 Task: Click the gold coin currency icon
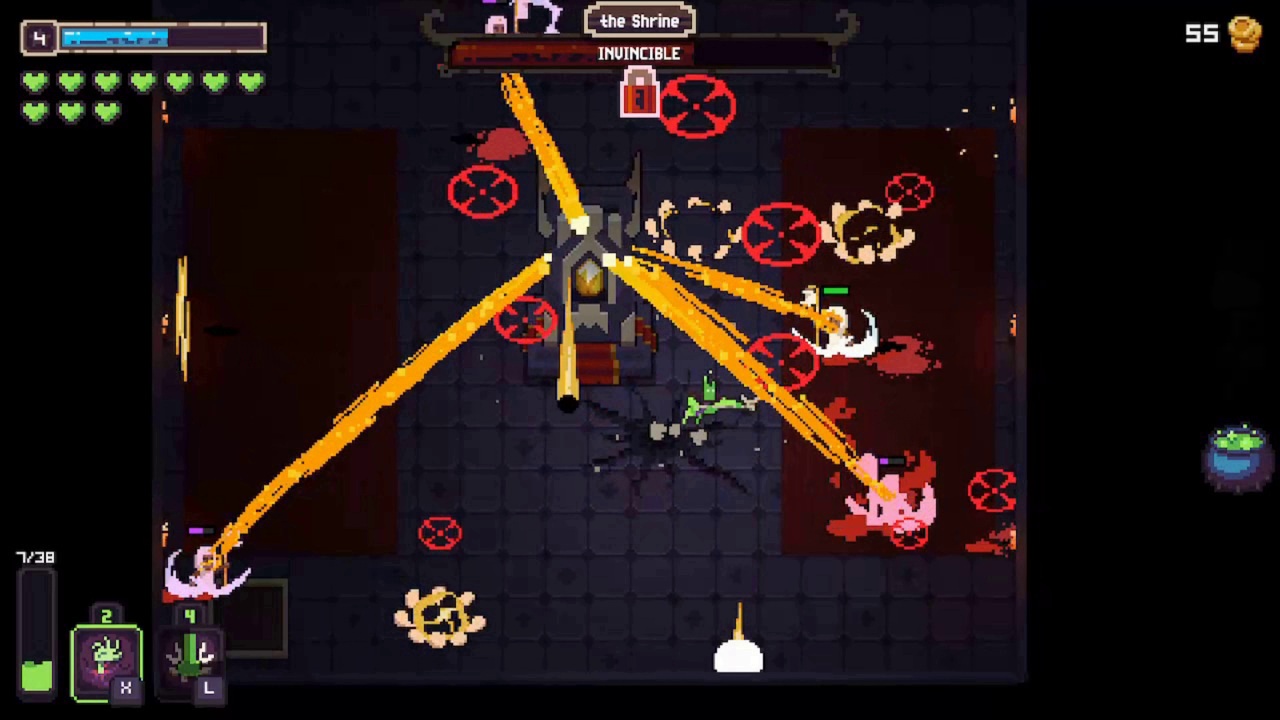point(1243,33)
